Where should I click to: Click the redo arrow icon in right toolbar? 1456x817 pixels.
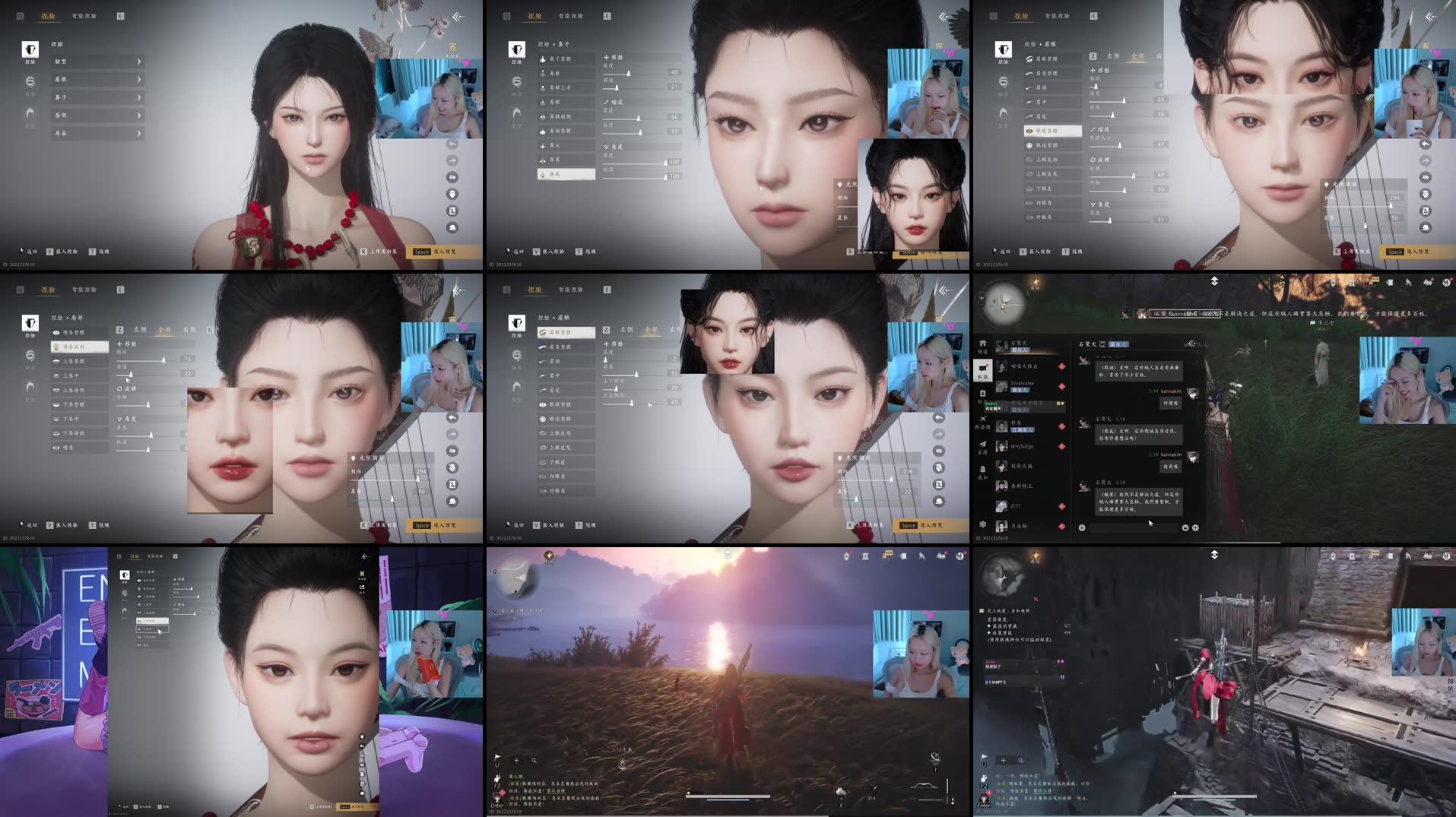click(1424, 160)
